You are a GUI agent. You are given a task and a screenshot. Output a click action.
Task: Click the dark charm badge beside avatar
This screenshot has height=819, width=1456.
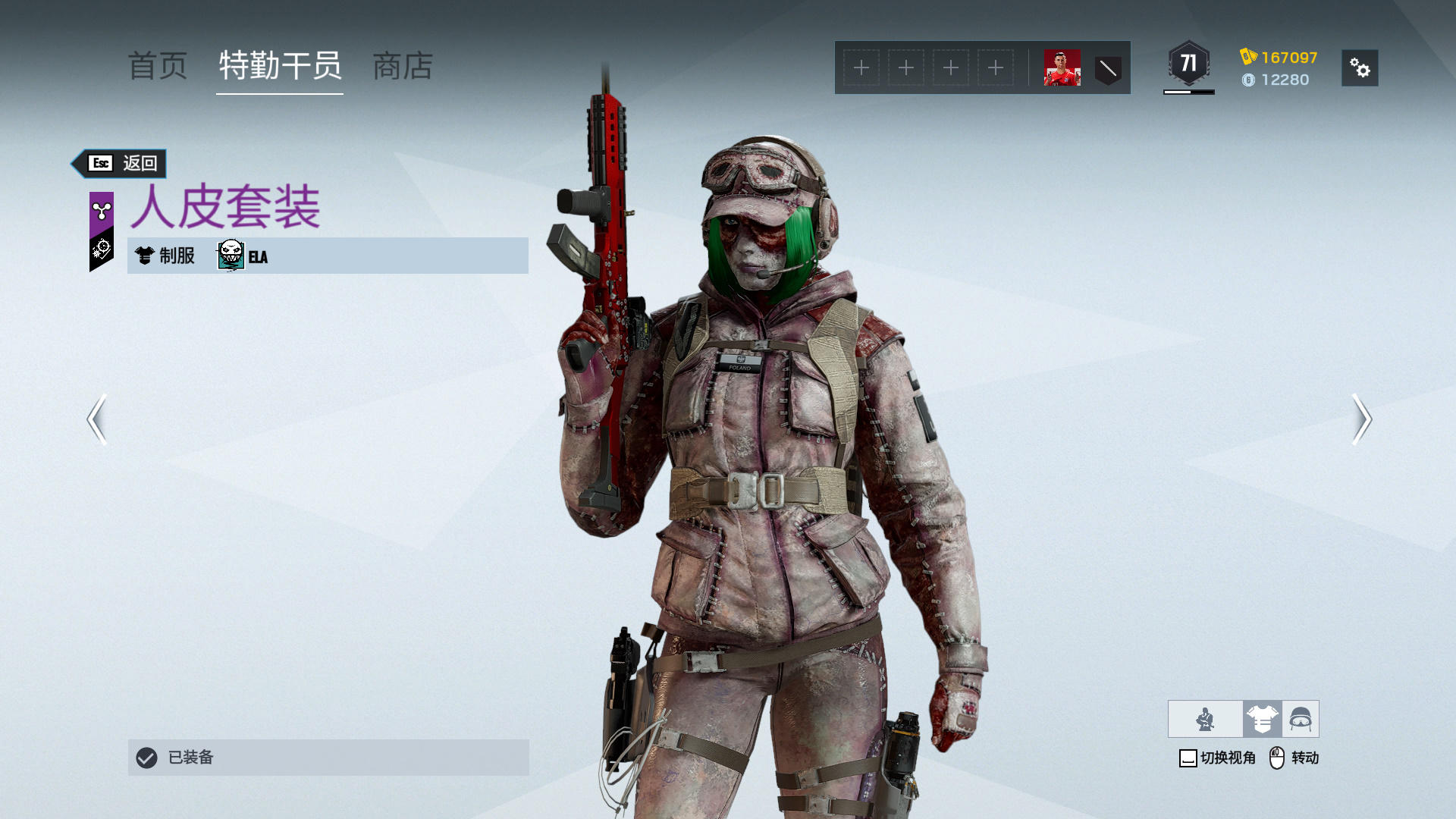1108,69
